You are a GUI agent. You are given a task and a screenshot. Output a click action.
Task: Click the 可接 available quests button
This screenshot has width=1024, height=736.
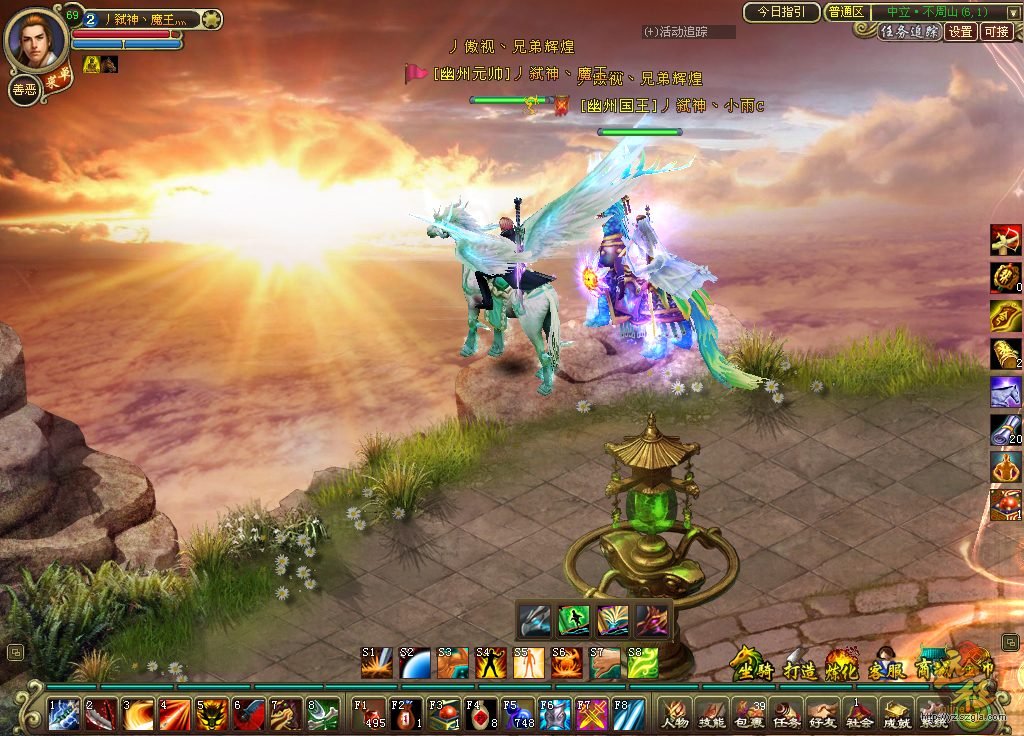point(997,32)
